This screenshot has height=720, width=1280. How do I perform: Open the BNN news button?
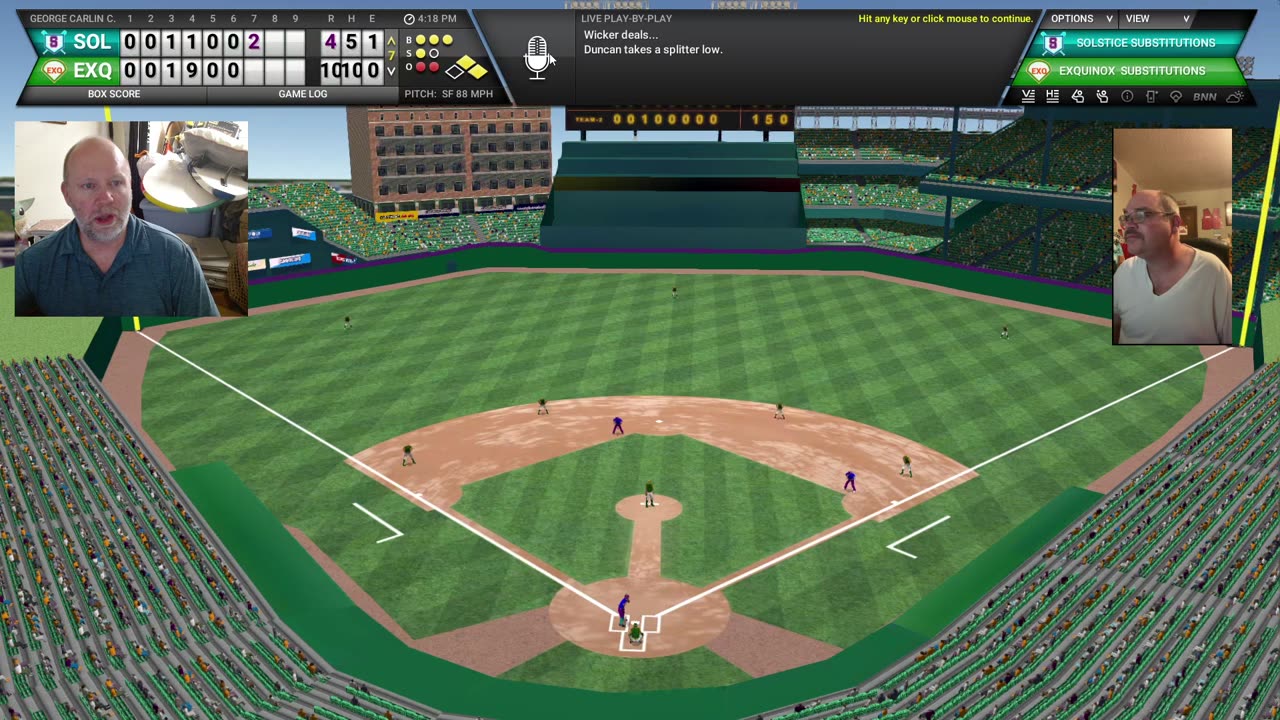pos(1205,96)
